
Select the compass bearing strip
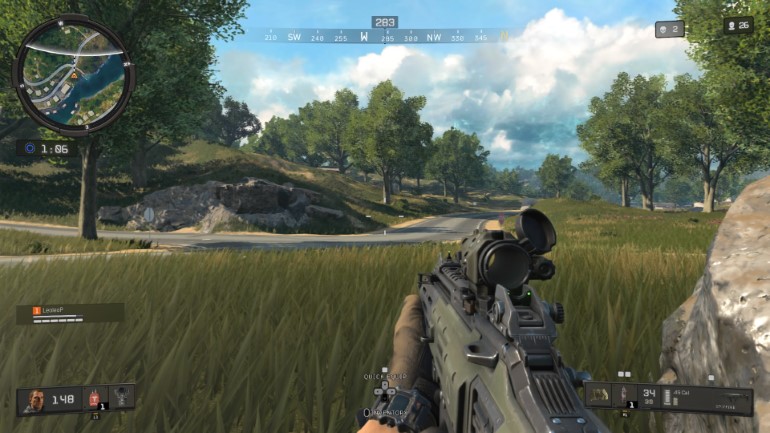[x=385, y=36]
